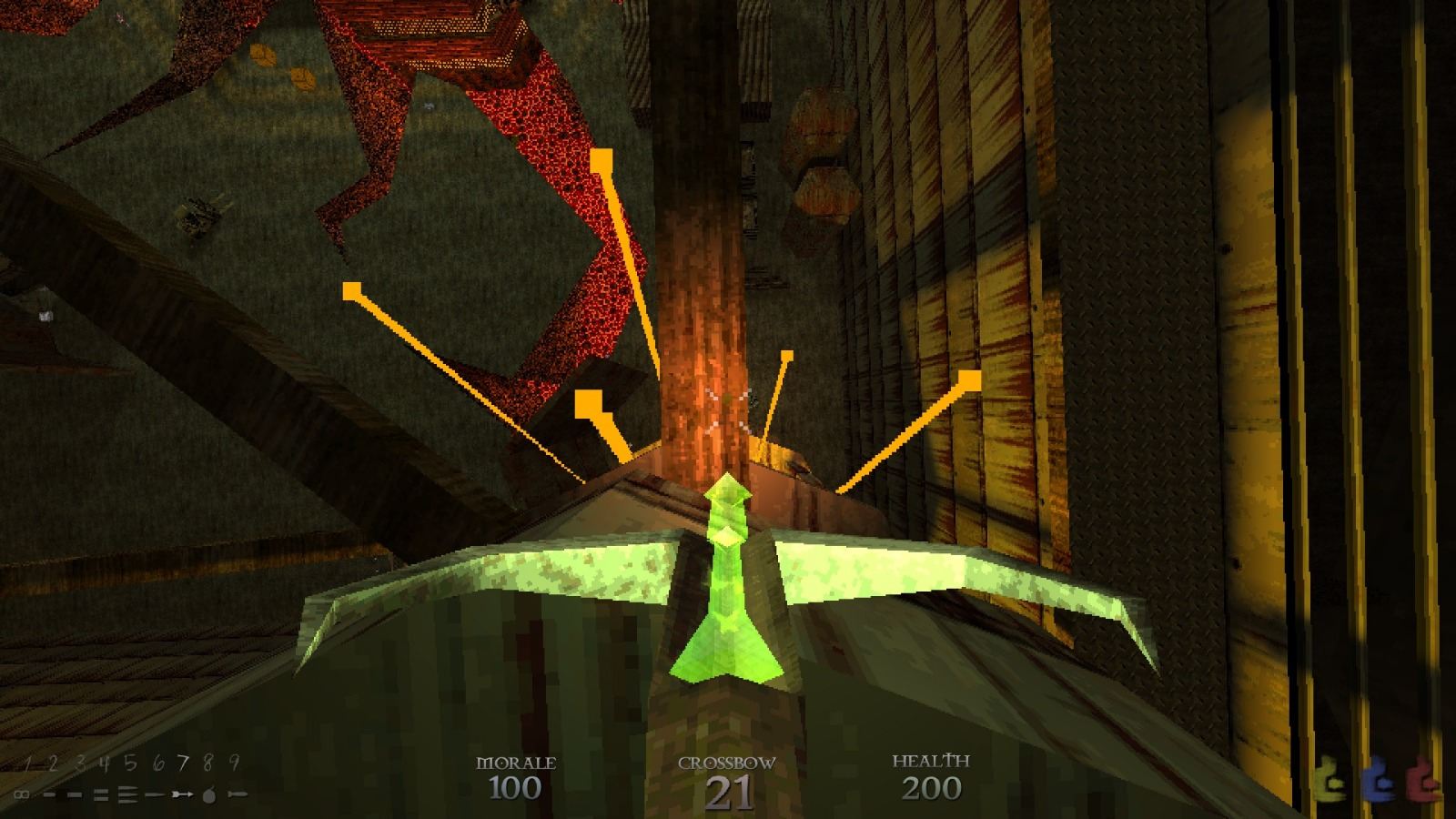Click the infinity ammo icon under slot 1
The width and height of the screenshot is (1456, 819).
point(22,794)
